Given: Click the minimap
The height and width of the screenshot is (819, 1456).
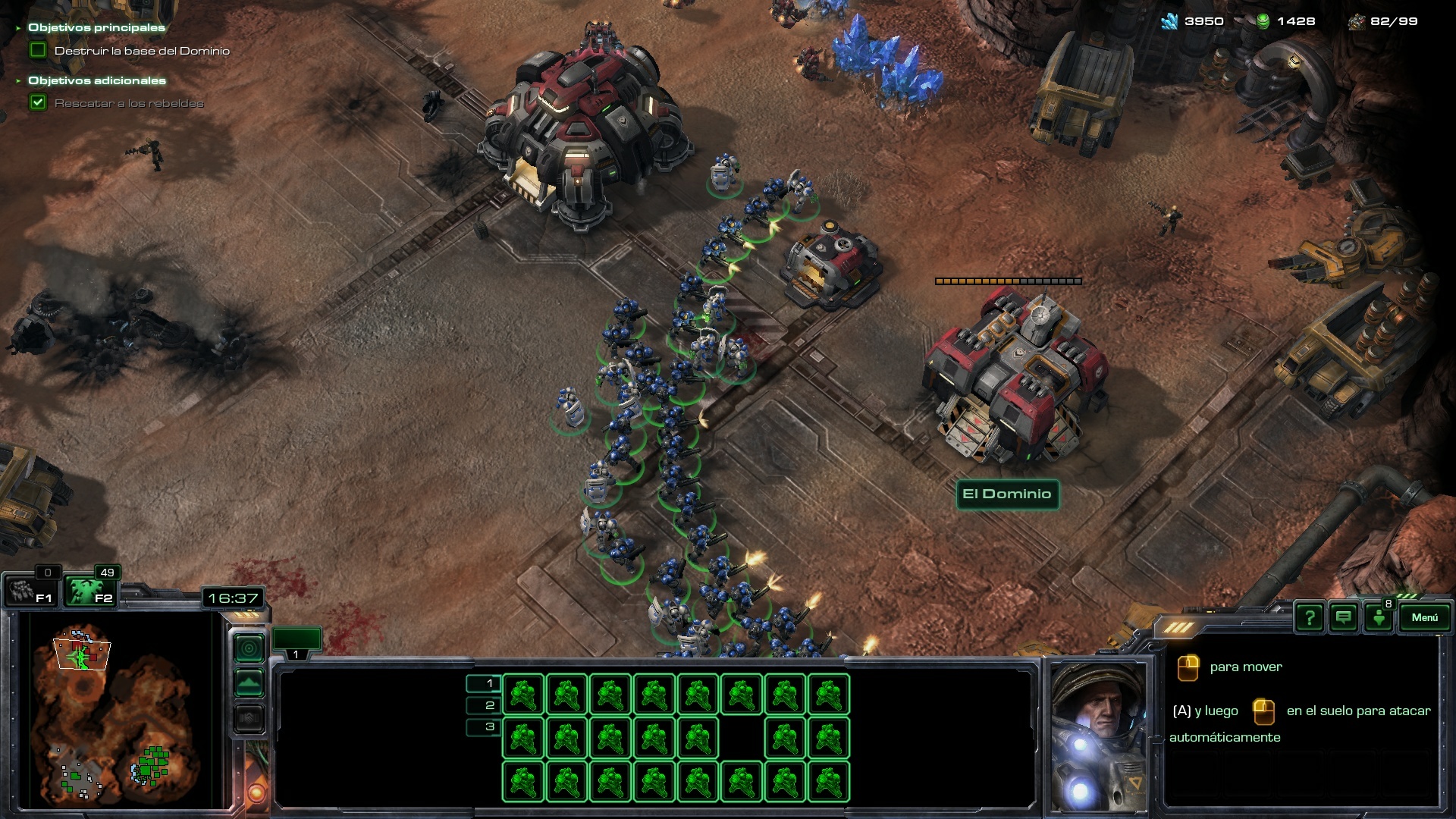Looking at the screenshot, I should pyautogui.click(x=121, y=709).
